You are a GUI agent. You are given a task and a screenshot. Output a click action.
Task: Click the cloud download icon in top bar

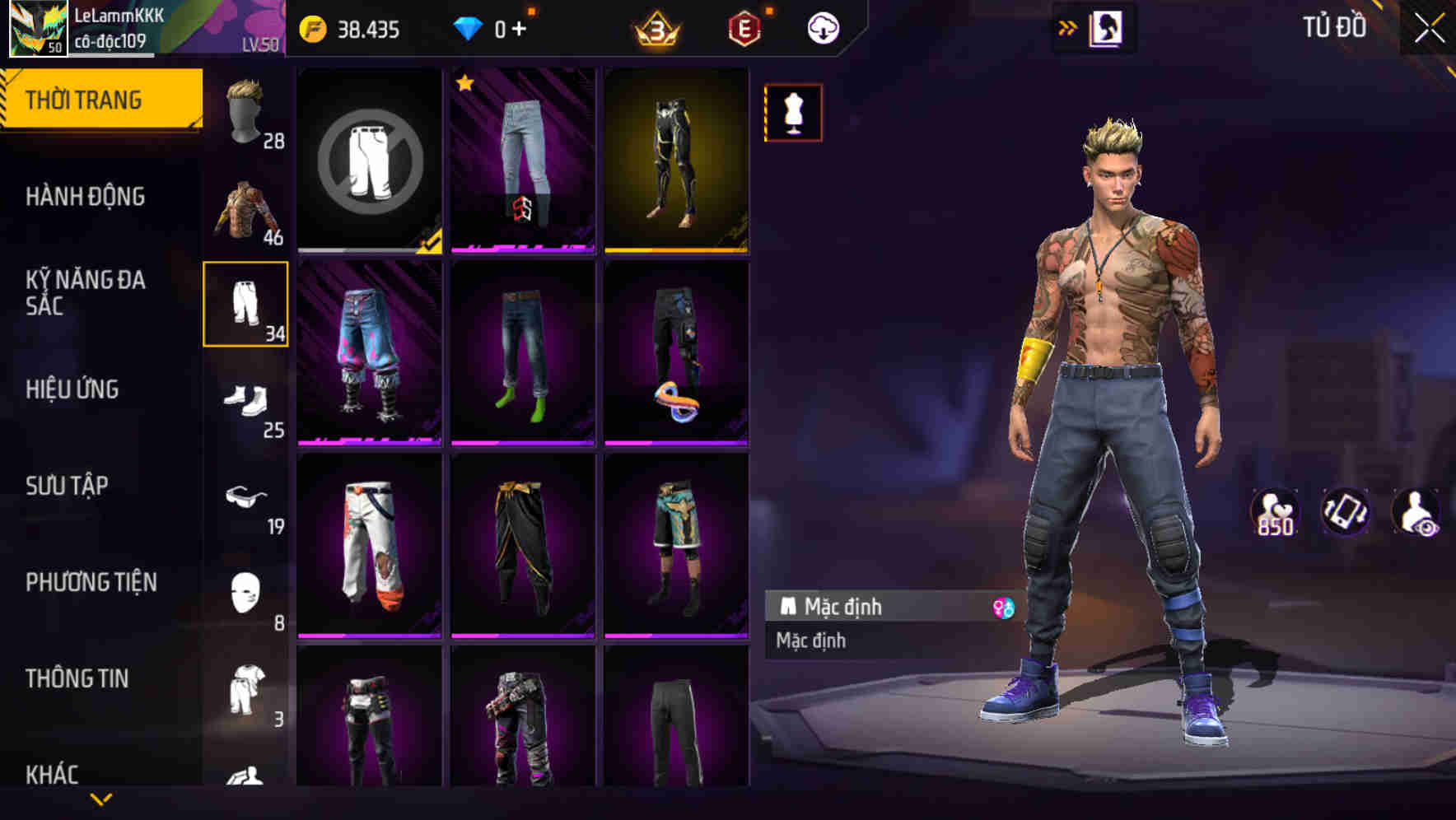pos(822,27)
